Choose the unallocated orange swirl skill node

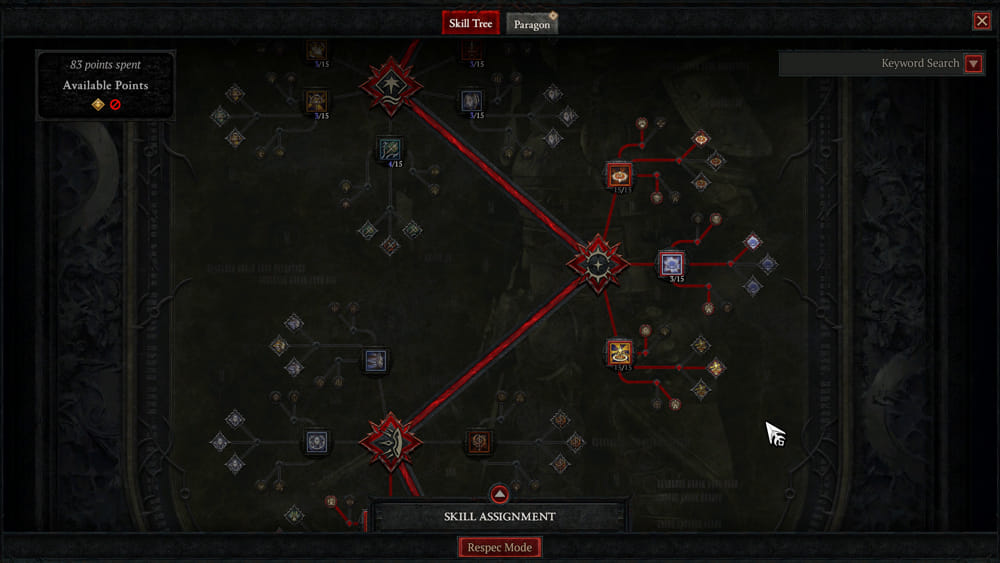click(479, 441)
